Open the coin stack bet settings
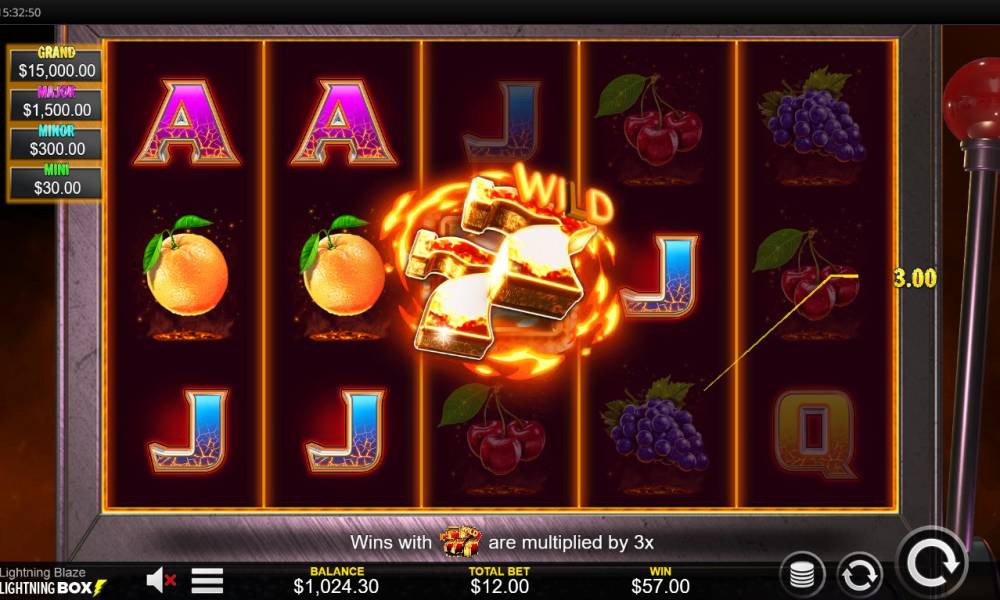 [x=802, y=575]
